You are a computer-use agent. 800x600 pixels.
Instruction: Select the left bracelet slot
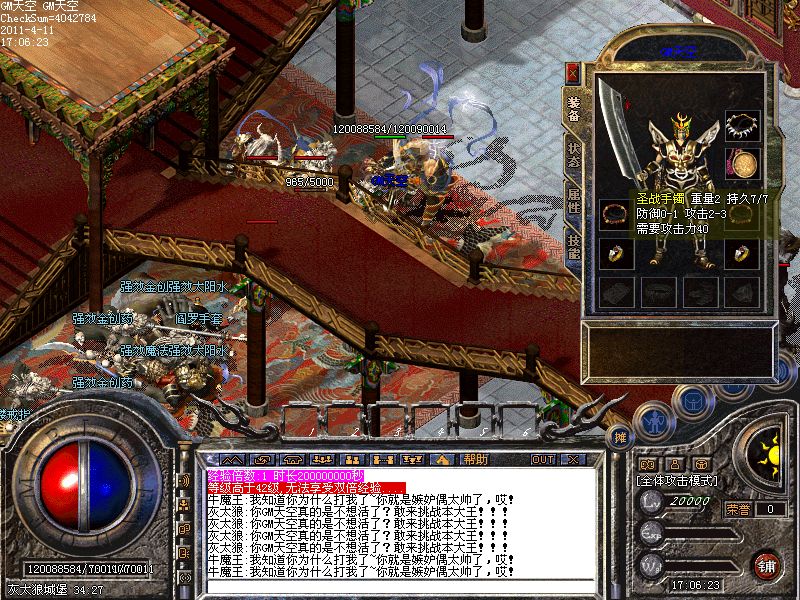613,213
